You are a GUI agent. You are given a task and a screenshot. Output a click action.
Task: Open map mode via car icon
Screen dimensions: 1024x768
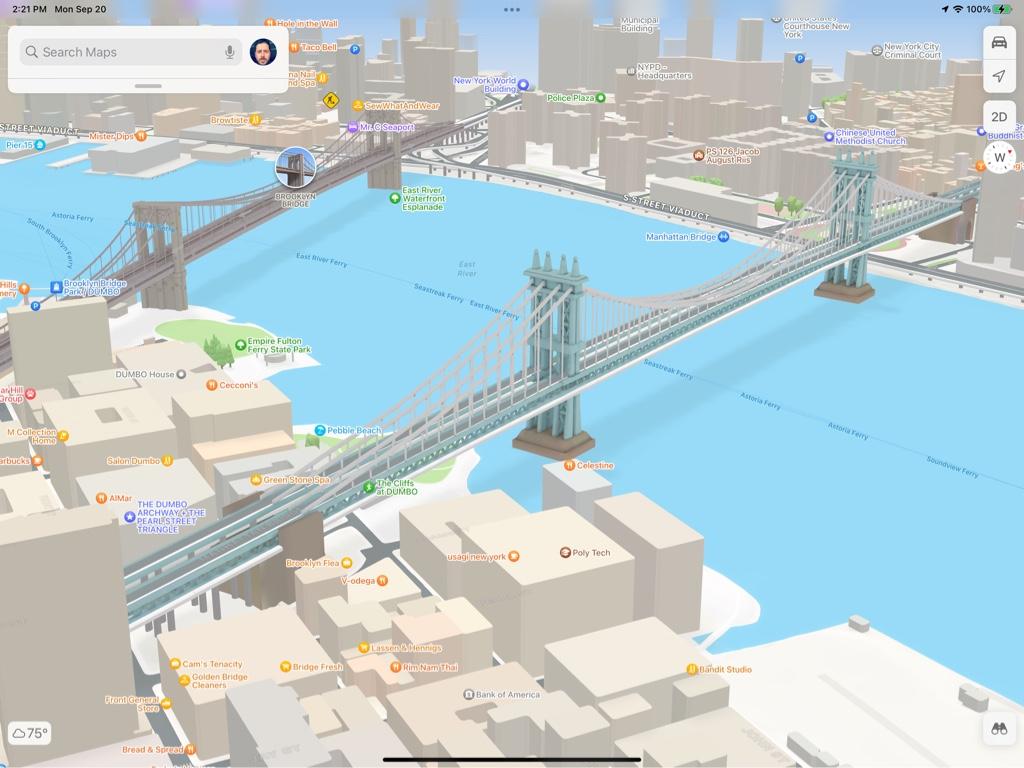click(999, 42)
